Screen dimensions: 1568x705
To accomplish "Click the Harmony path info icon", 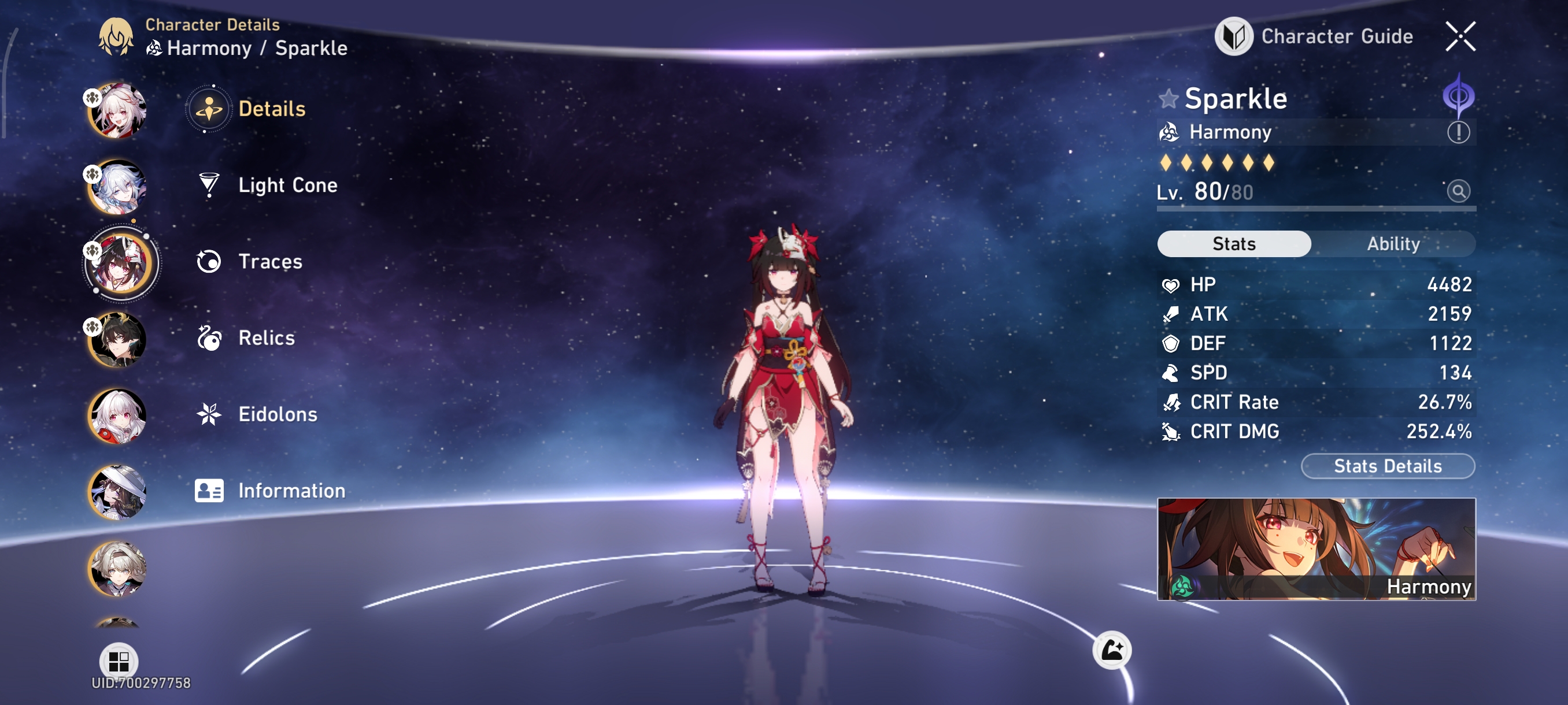I will (x=1458, y=132).
